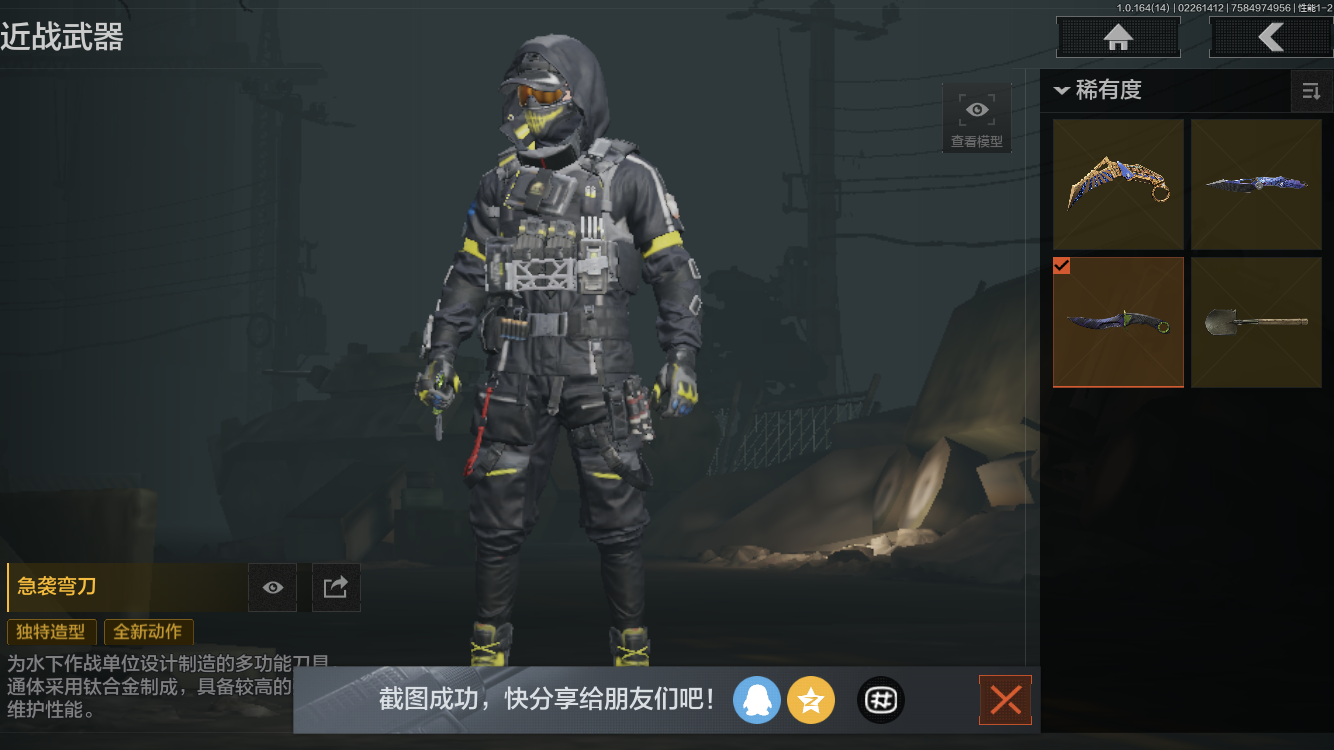Select the equipped 急袭弯刀 knife thumbnail

coord(1118,322)
